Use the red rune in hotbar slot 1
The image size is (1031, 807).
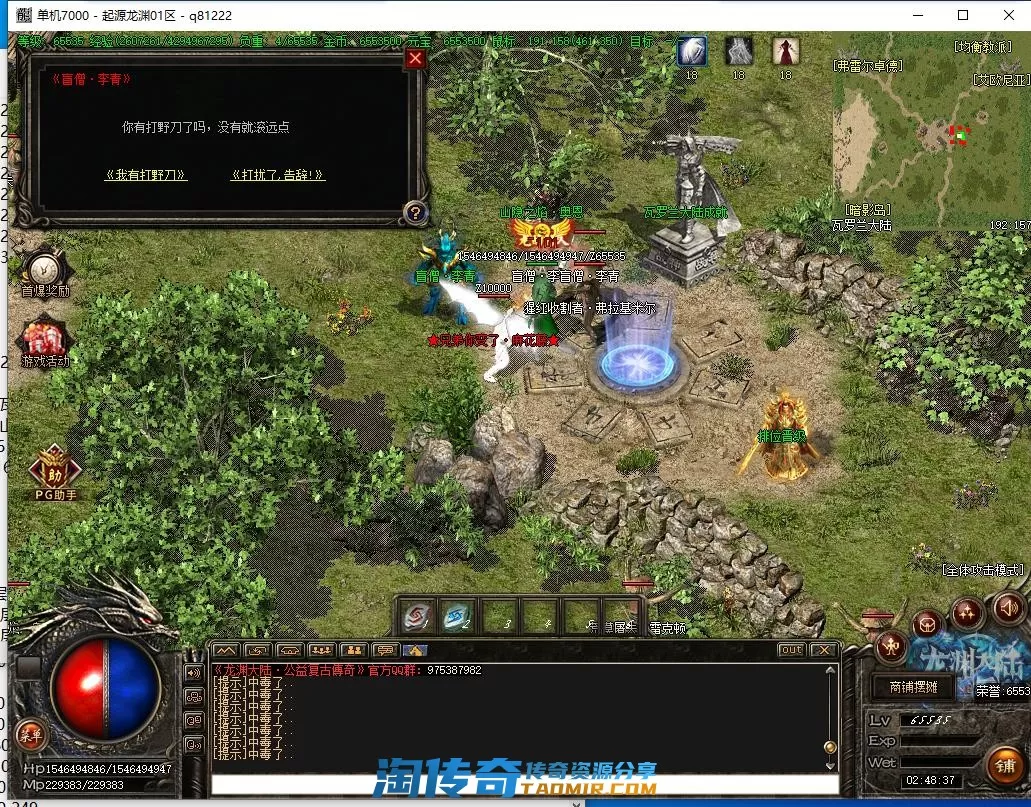click(x=417, y=617)
